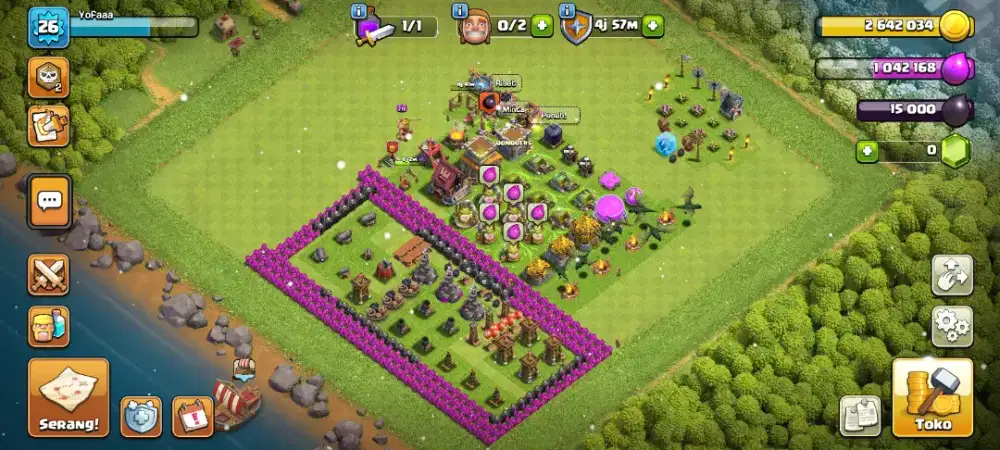This screenshot has height=450, width=1000.
Task: Open the calendar events icon
Action: [192, 416]
